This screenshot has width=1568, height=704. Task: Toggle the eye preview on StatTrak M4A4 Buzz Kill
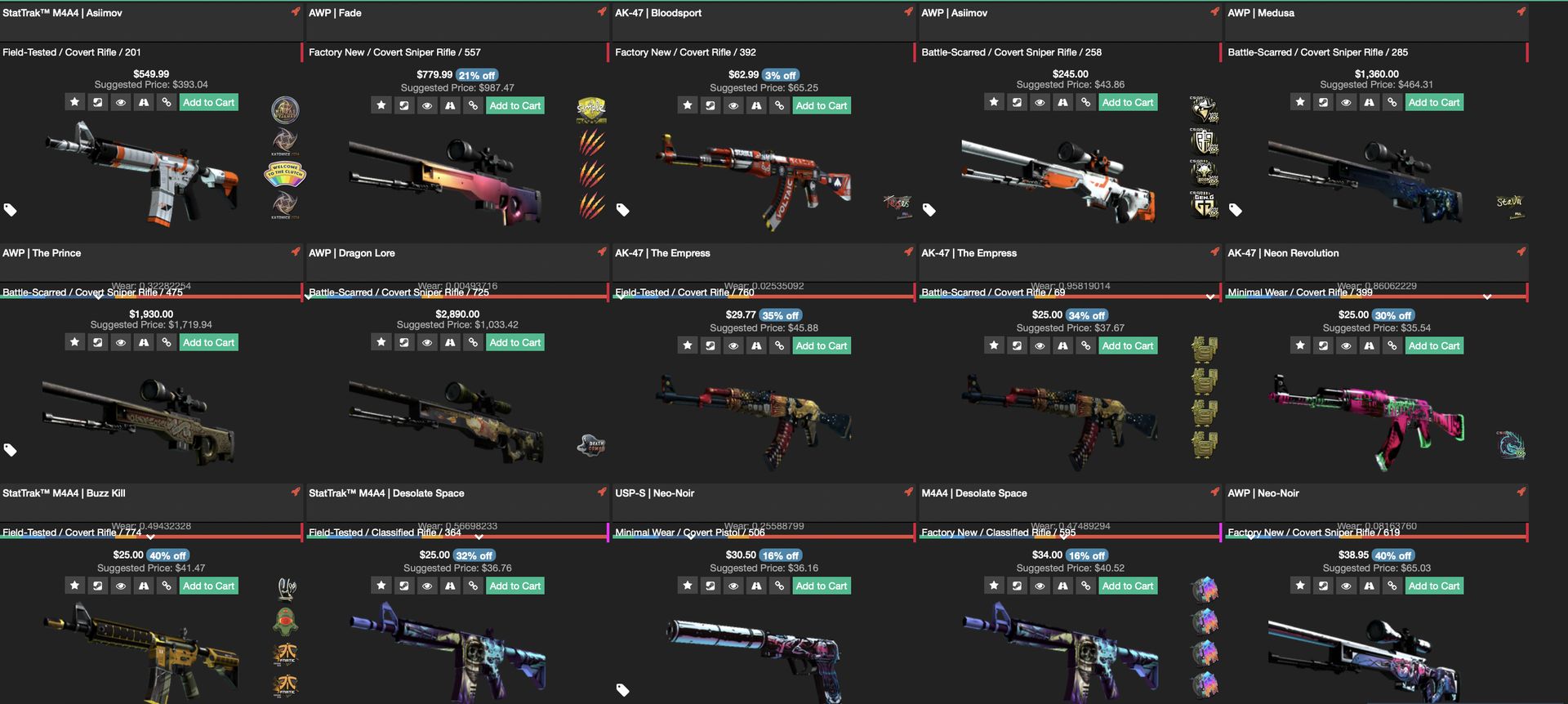click(120, 586)
